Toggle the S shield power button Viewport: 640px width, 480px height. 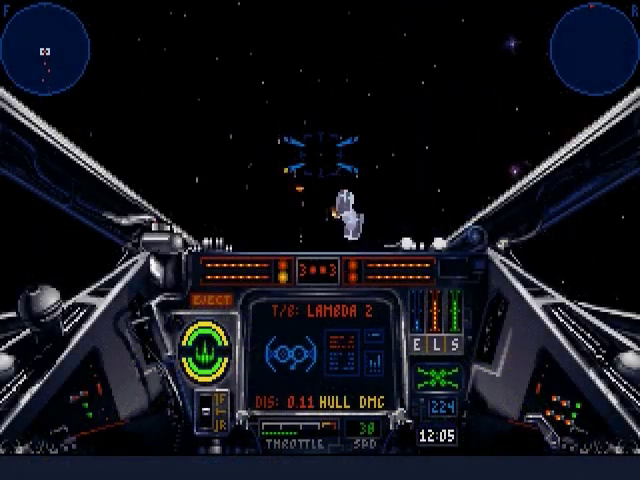(455, 344)
